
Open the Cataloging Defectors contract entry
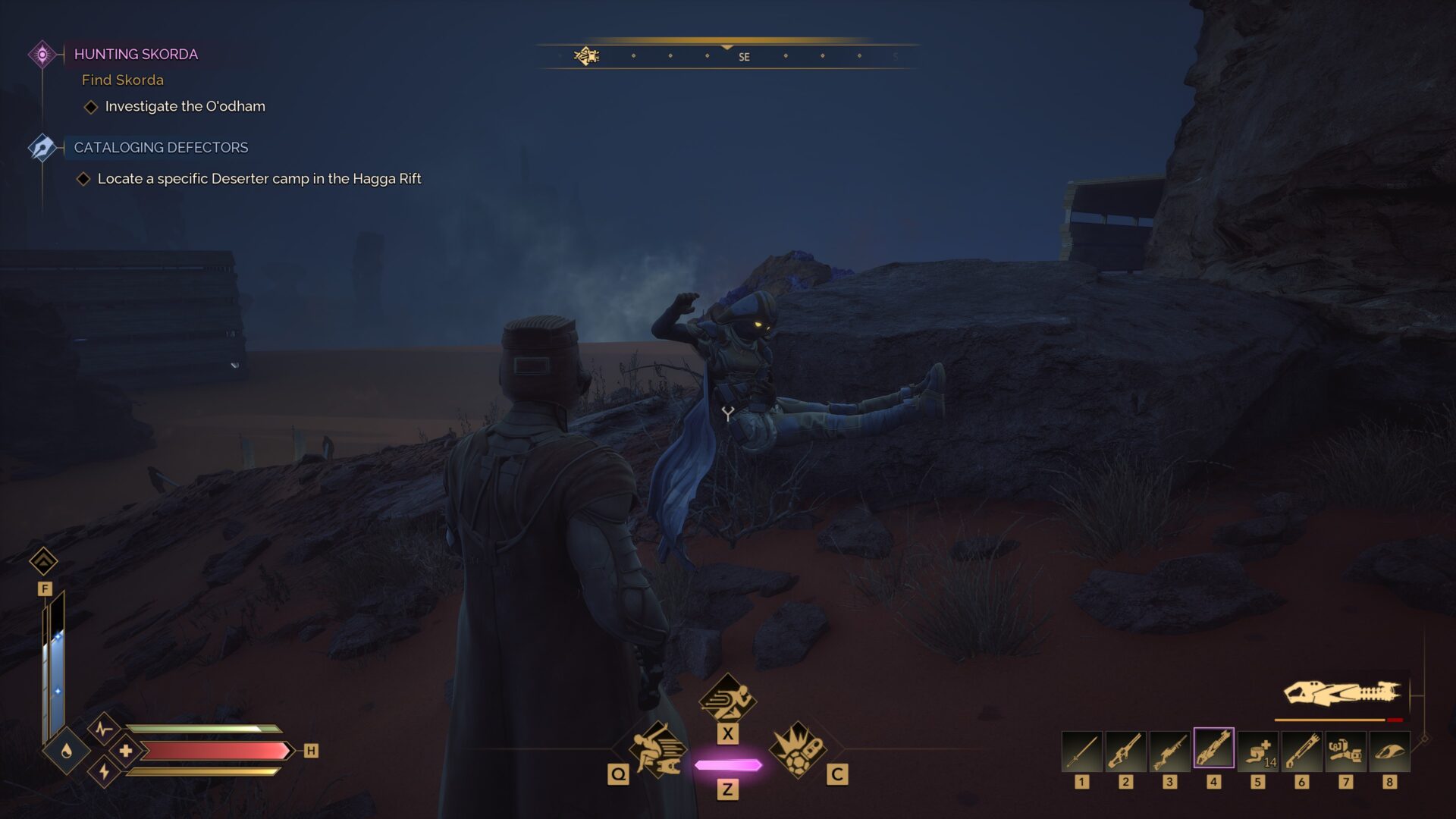click(161, 147)
